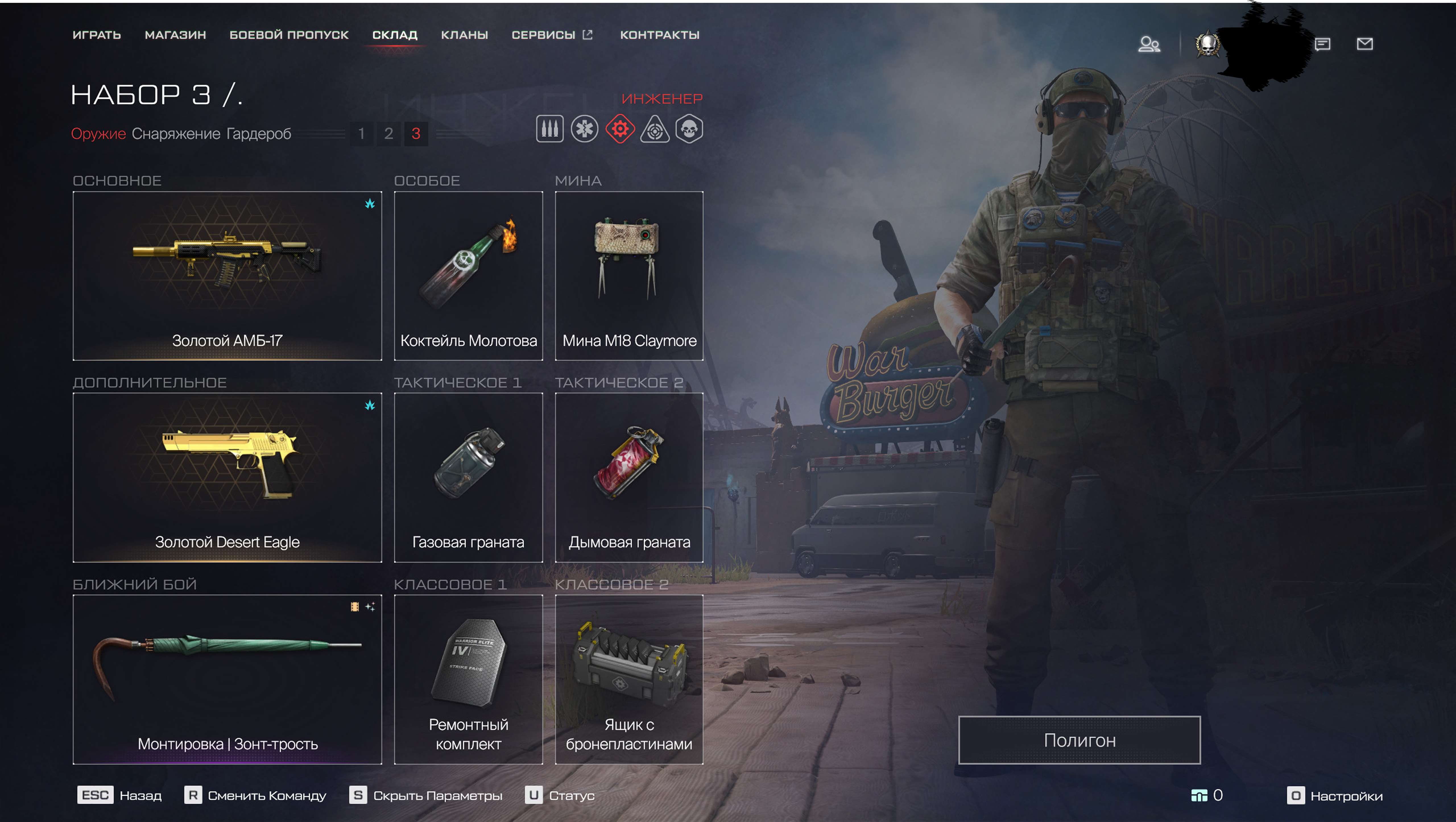This screenshot has width=1456, height=822.
Task: Open the chat message icon
Action: tap(1323, 44)
